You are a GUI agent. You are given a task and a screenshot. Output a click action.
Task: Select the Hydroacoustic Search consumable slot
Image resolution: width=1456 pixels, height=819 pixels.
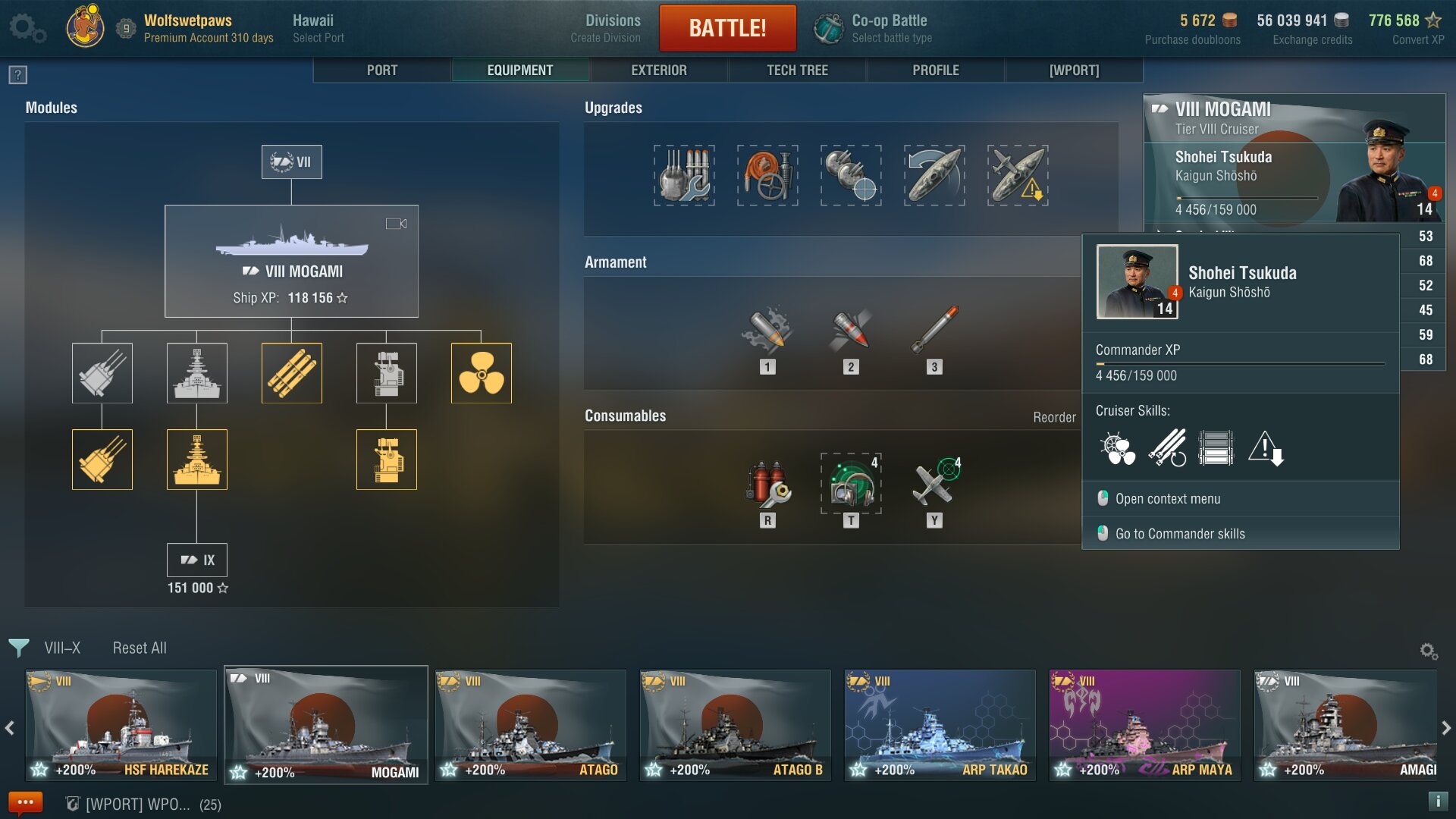(851, 484)
